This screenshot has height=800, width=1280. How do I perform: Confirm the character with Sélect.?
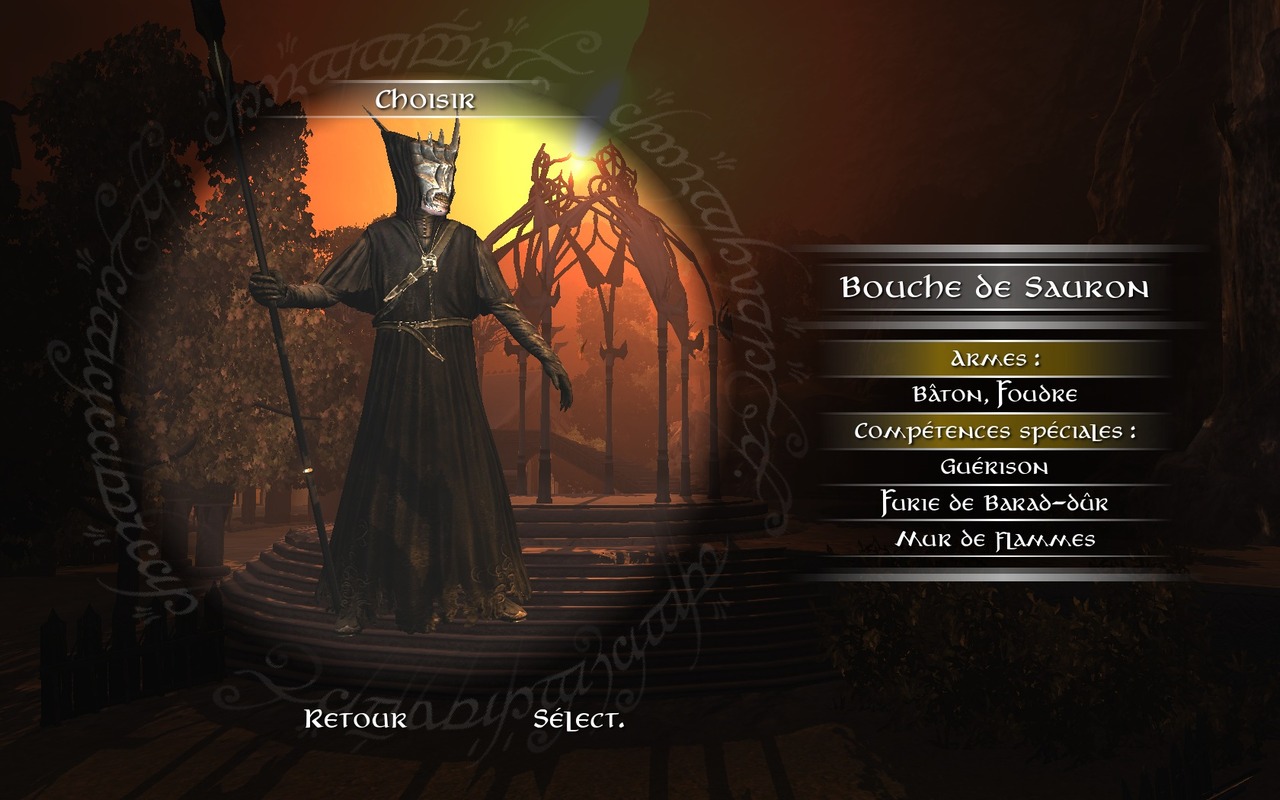tap(579, 719)
